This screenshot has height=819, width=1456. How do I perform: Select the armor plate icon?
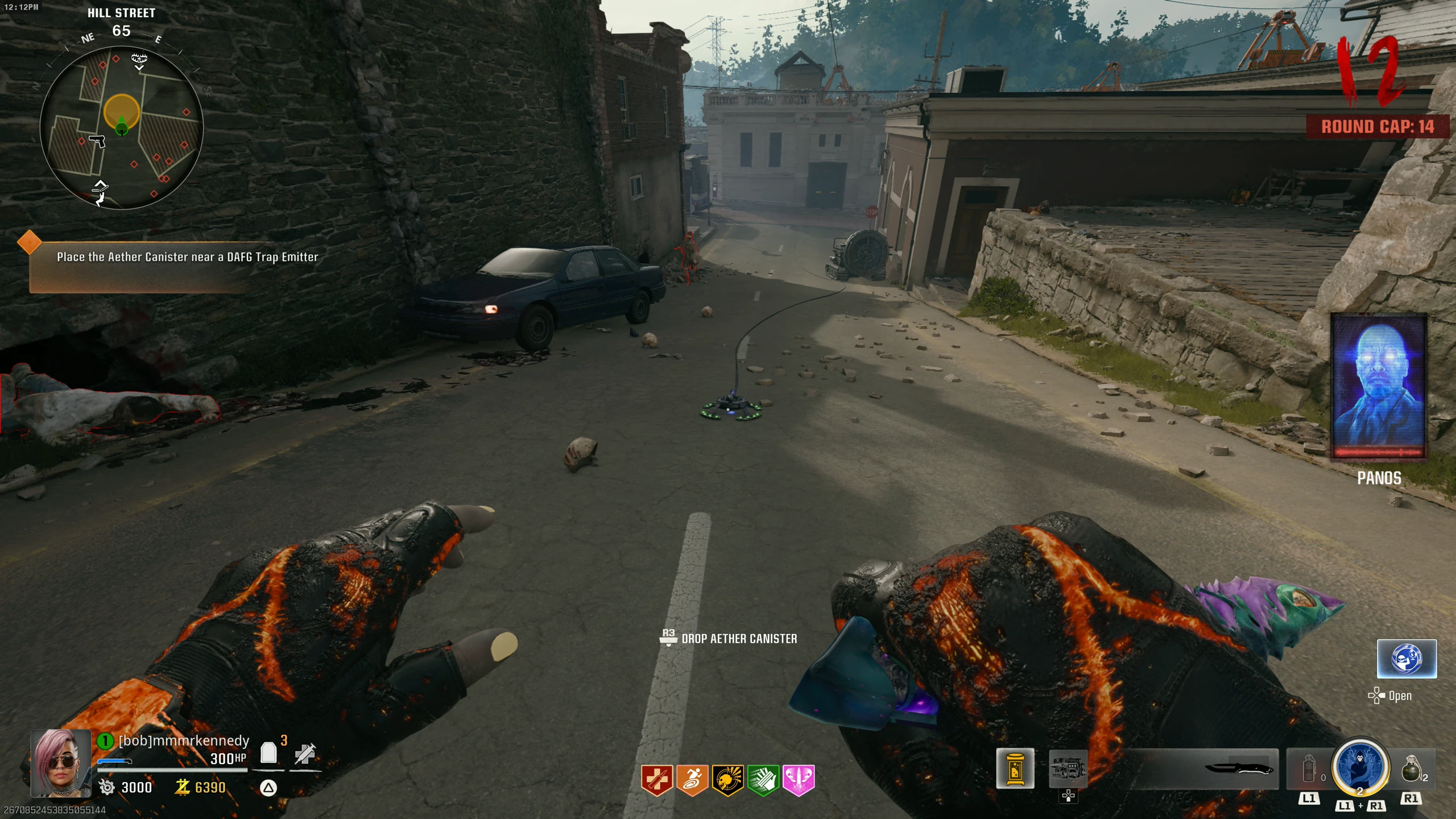click(x=268, y=753)
